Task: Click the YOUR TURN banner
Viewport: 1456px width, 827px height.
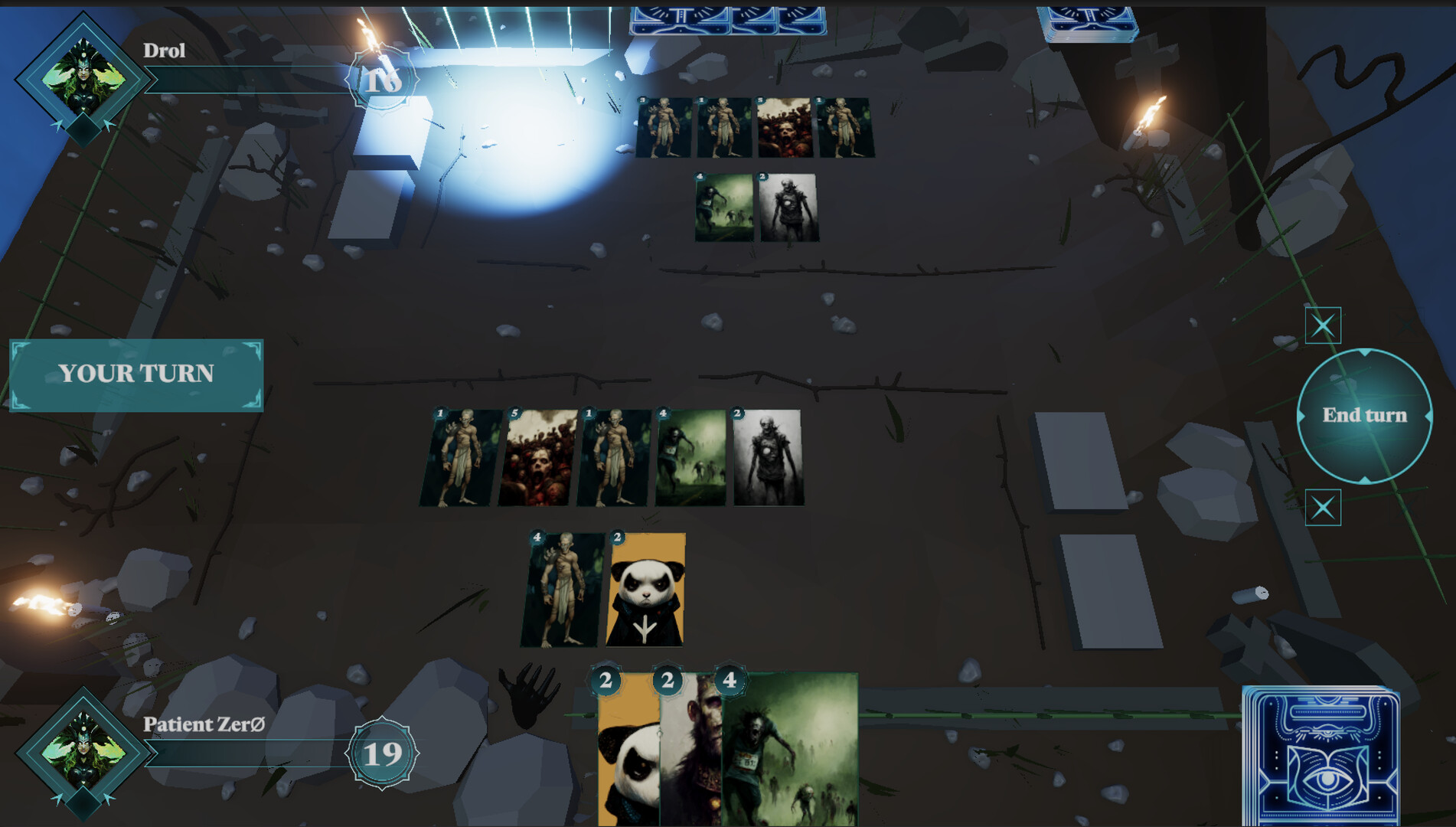Action: coord(136,374)
